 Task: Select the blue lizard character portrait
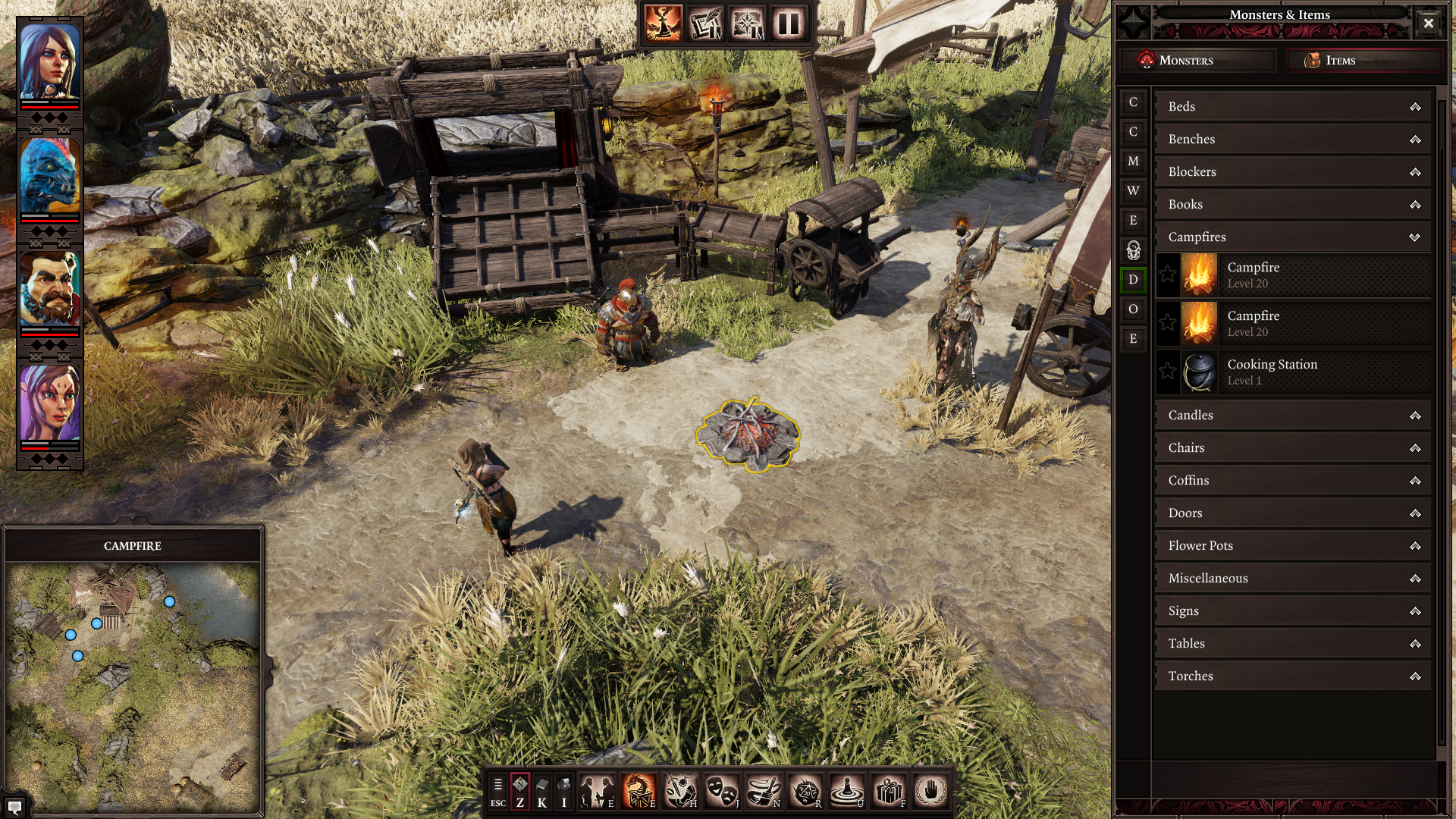(x=50, y=176)
